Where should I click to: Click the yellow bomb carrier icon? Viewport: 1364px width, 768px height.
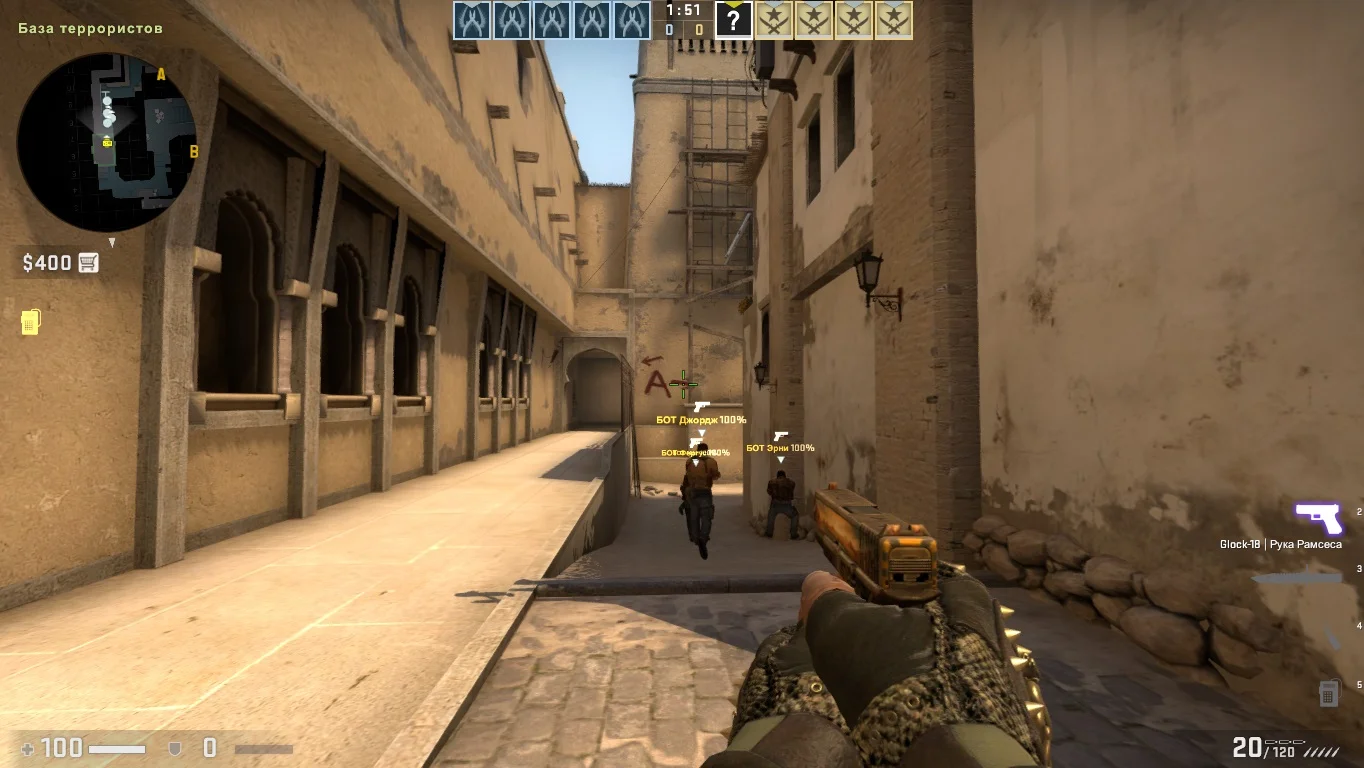(x=30, y=322)
